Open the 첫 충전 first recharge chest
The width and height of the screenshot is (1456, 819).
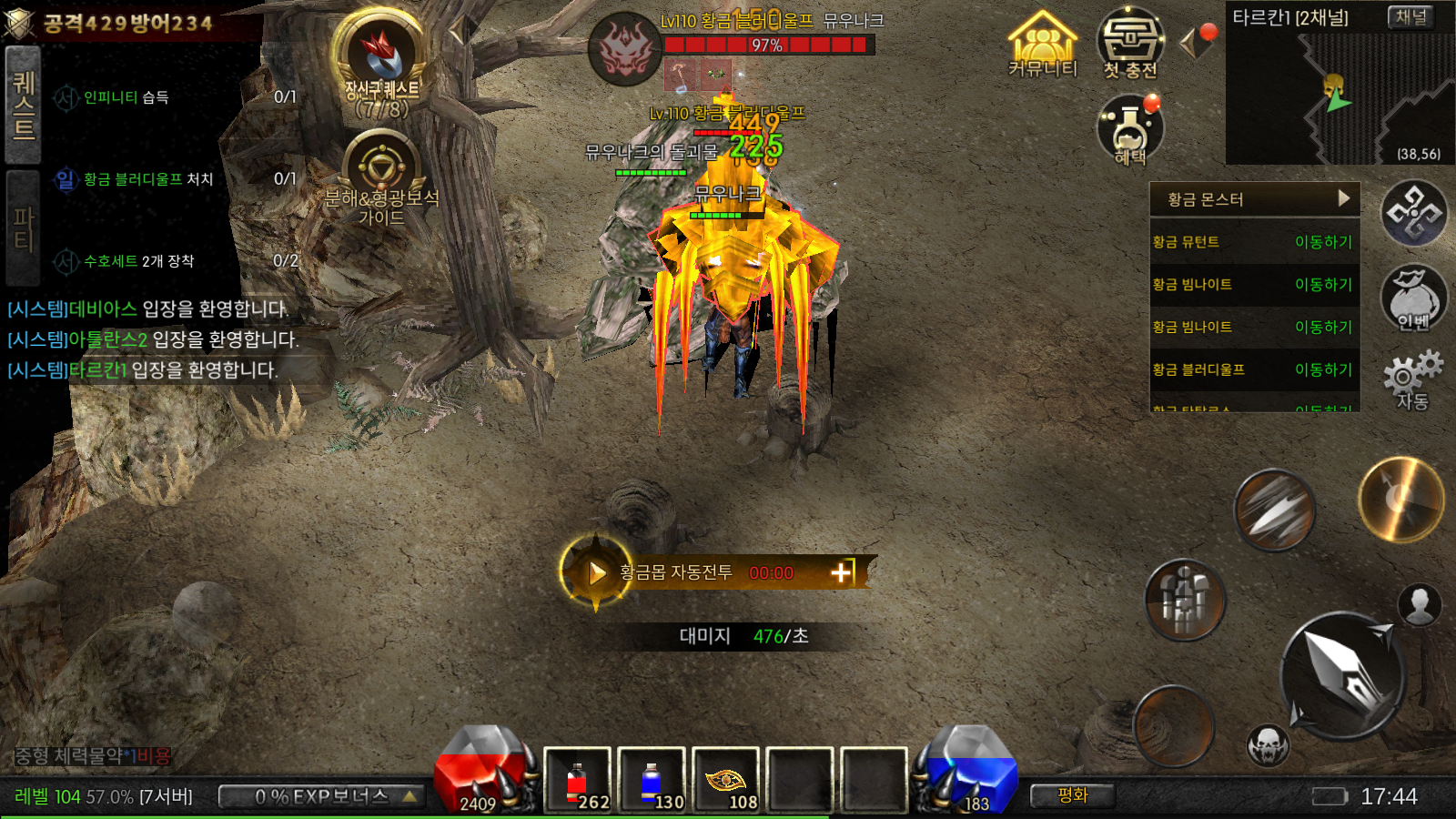1129,43
